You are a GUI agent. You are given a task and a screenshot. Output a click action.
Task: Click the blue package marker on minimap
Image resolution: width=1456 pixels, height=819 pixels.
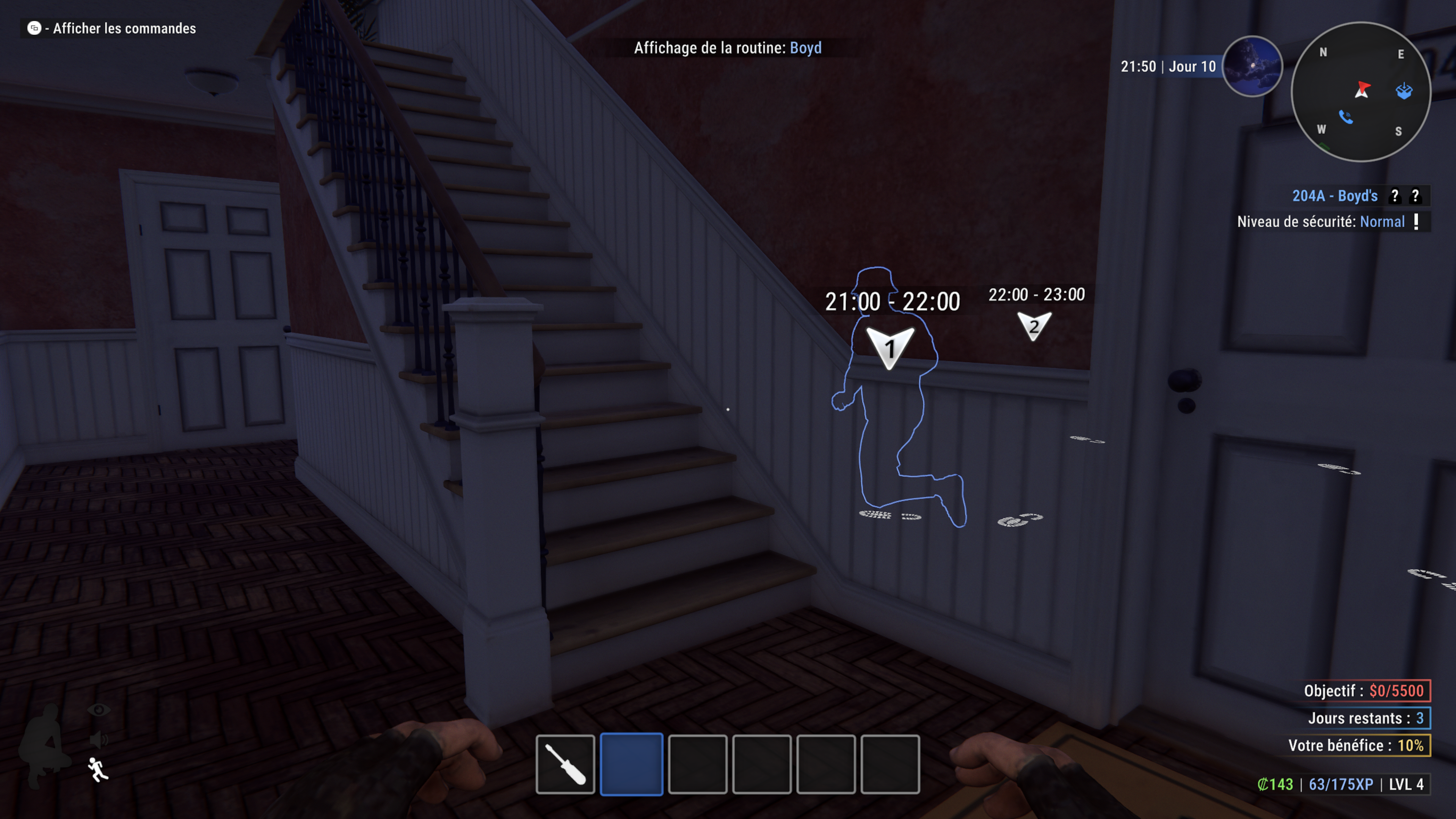pyautogui.click(x=1404, y=91)
